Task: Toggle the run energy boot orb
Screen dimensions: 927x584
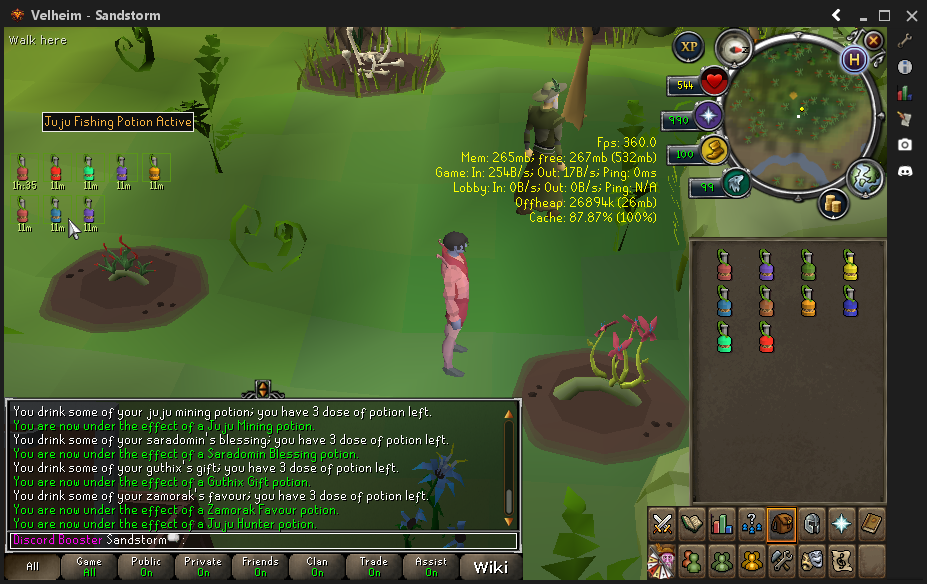Action: pyautogui.click(x=712, y=151)
